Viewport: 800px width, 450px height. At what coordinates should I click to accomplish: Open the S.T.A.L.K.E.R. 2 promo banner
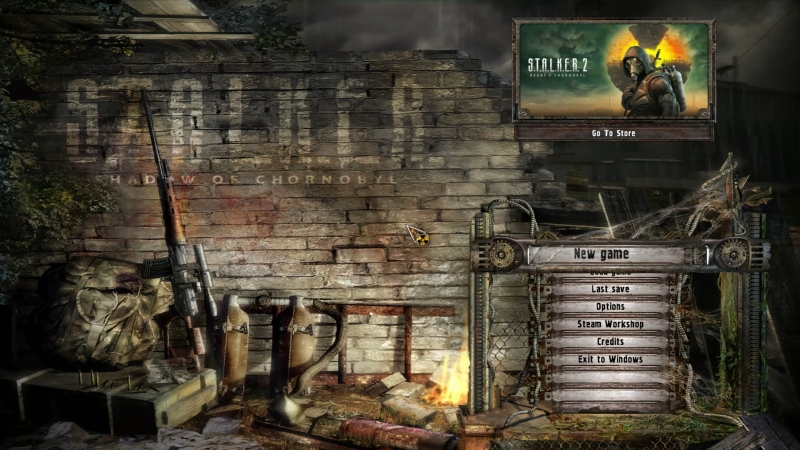[613, 70]
